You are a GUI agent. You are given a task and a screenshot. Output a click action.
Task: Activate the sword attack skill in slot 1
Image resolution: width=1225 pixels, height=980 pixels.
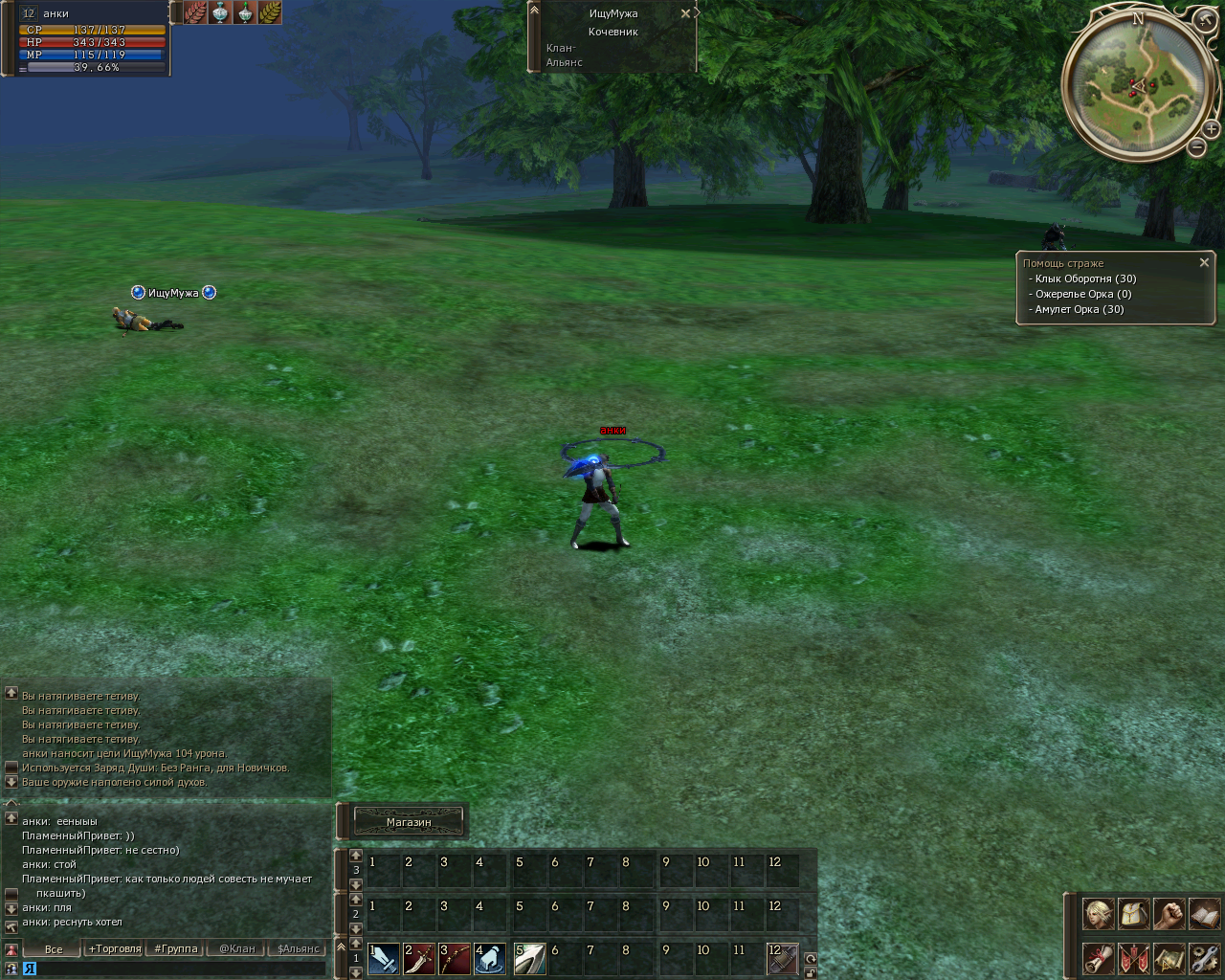[384, 958]
